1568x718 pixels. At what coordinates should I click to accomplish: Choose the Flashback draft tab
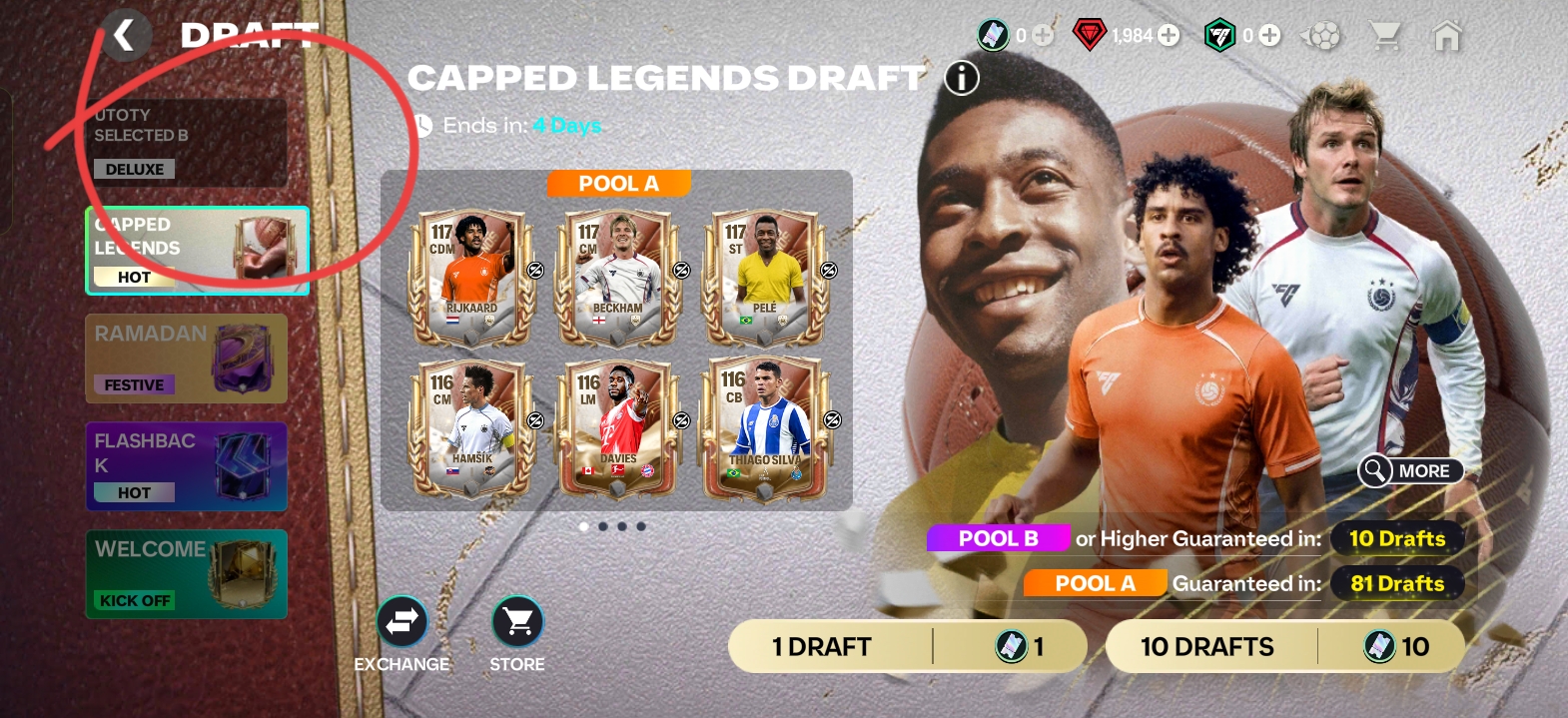[187, 466]
